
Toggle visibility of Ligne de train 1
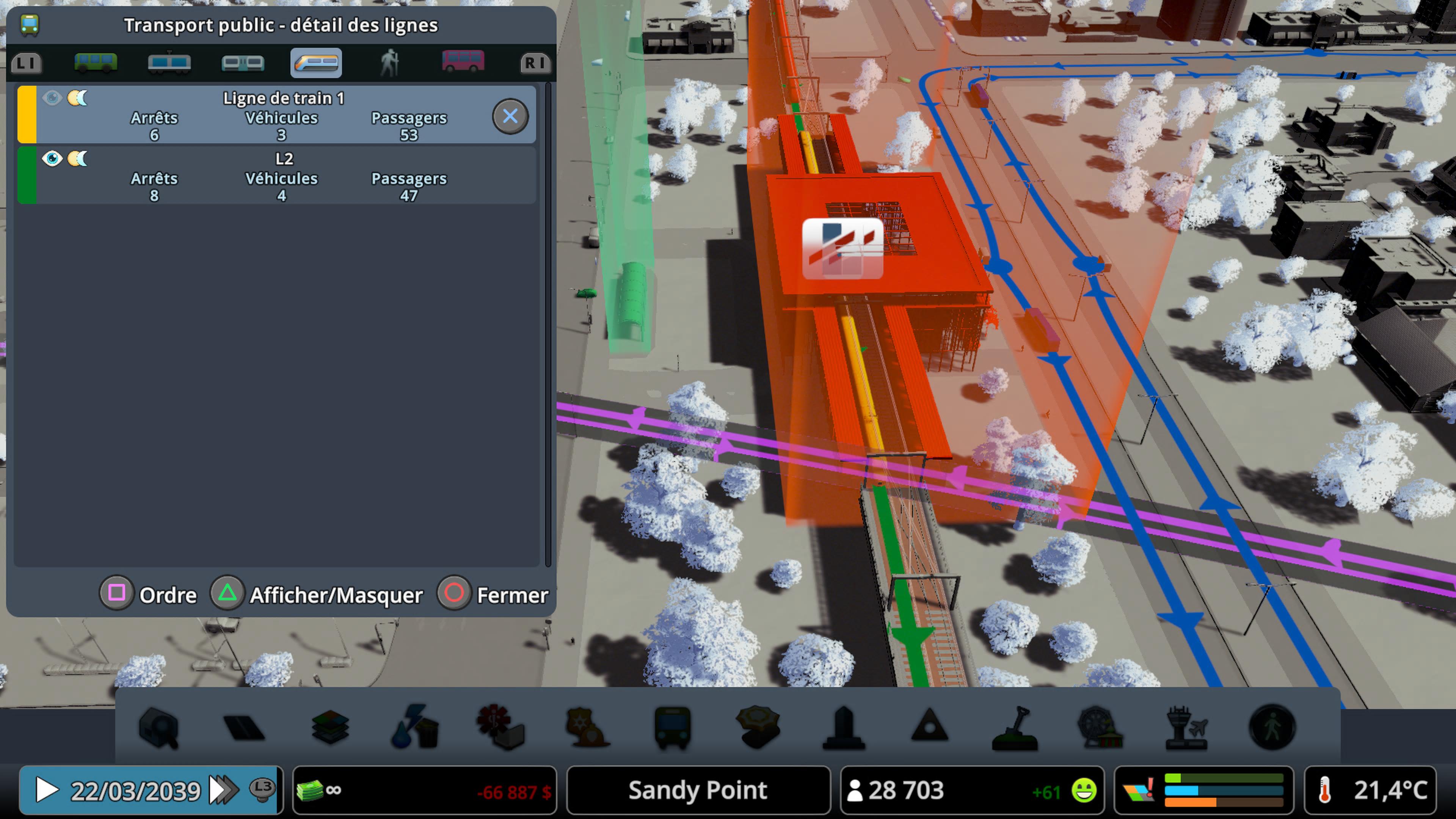[53, 98]
